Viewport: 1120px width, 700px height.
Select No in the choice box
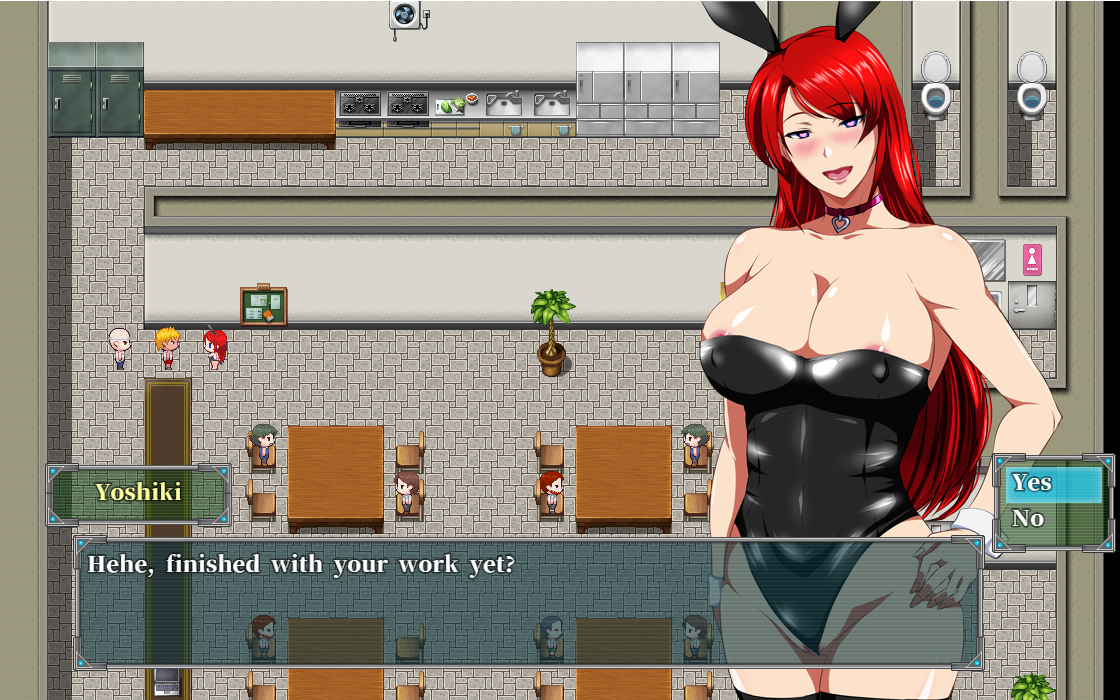point(1052,519)
